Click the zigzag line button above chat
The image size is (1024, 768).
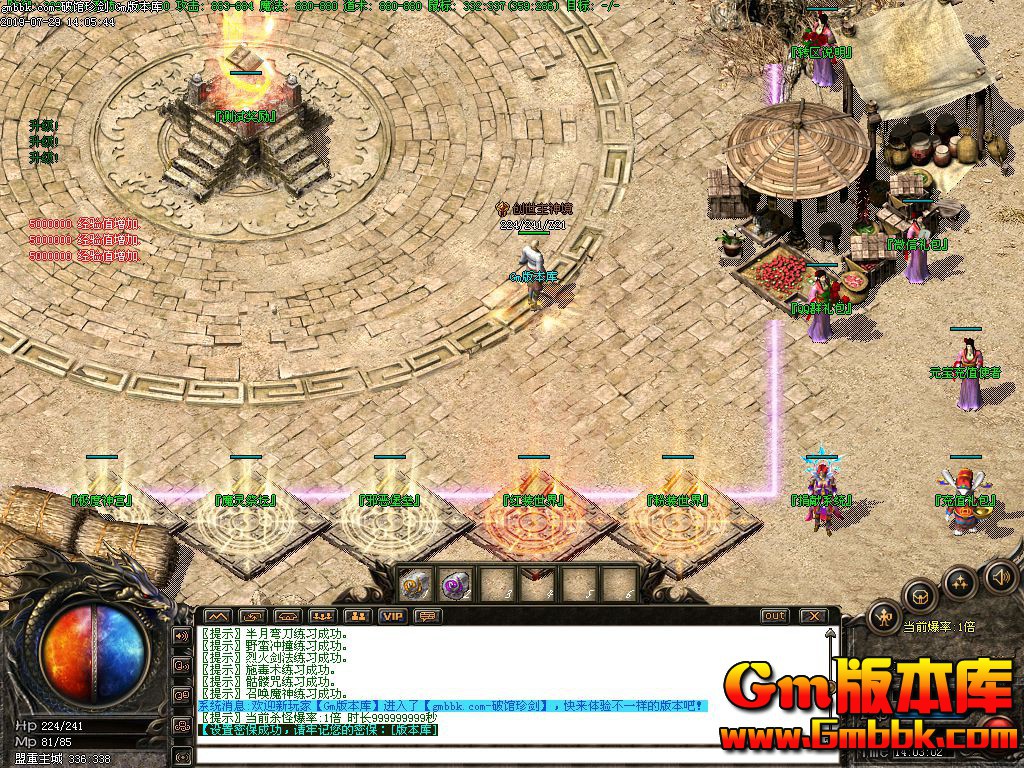click(x=218, y=616)
